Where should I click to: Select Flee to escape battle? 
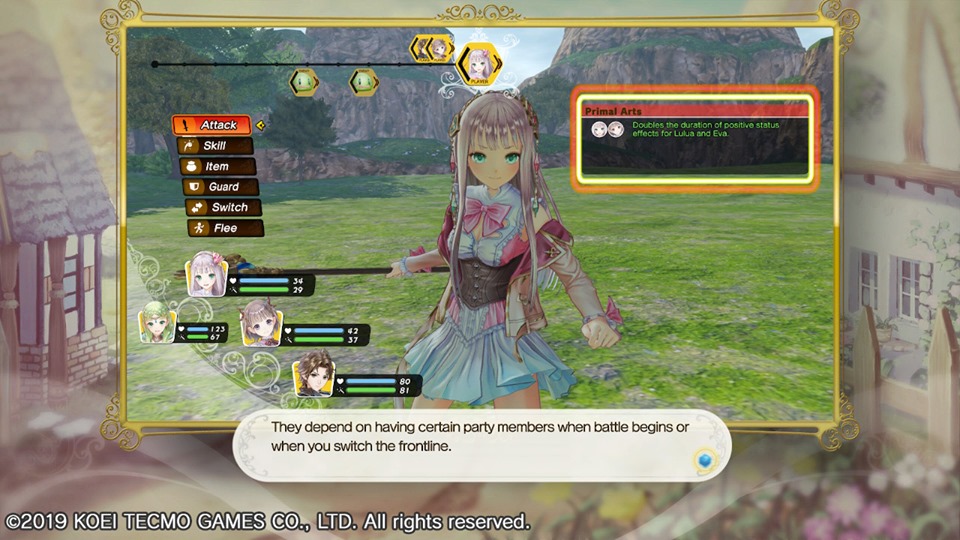coord(224,228)
